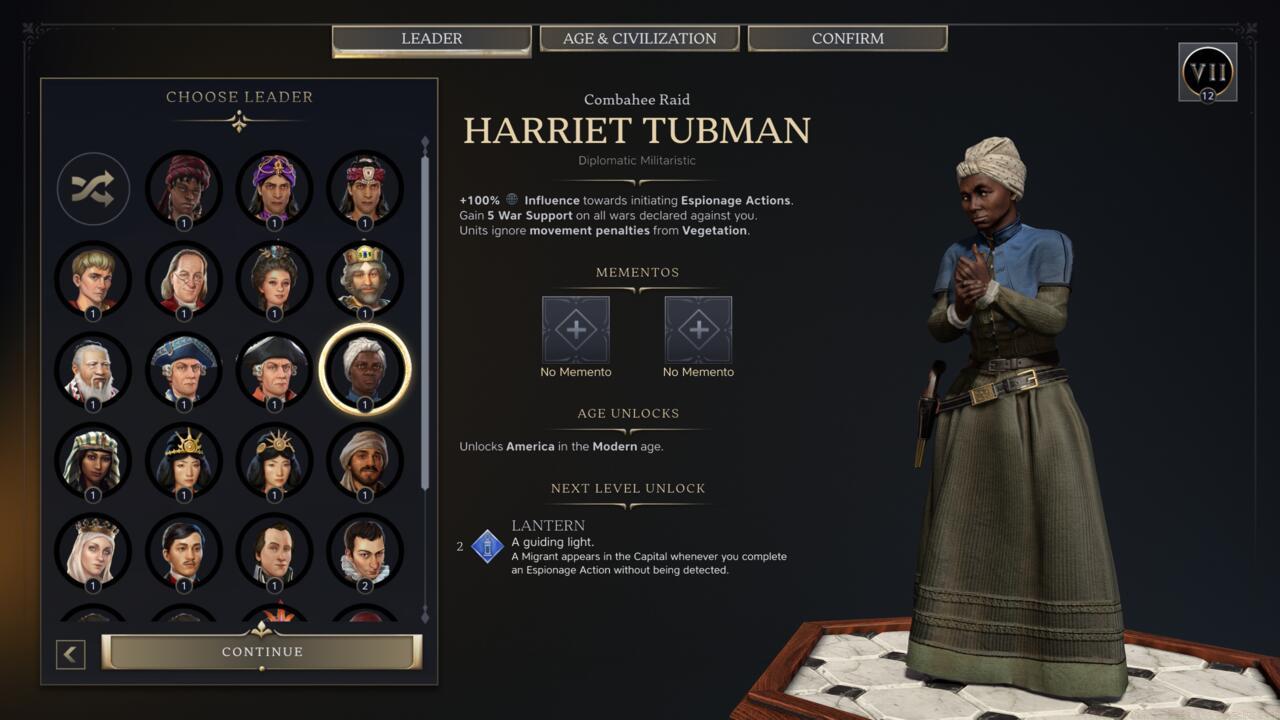Viewport: 1280px width, 720px height.
Task: Switch to the Age & Civilization tab
Action: [639, 38]
